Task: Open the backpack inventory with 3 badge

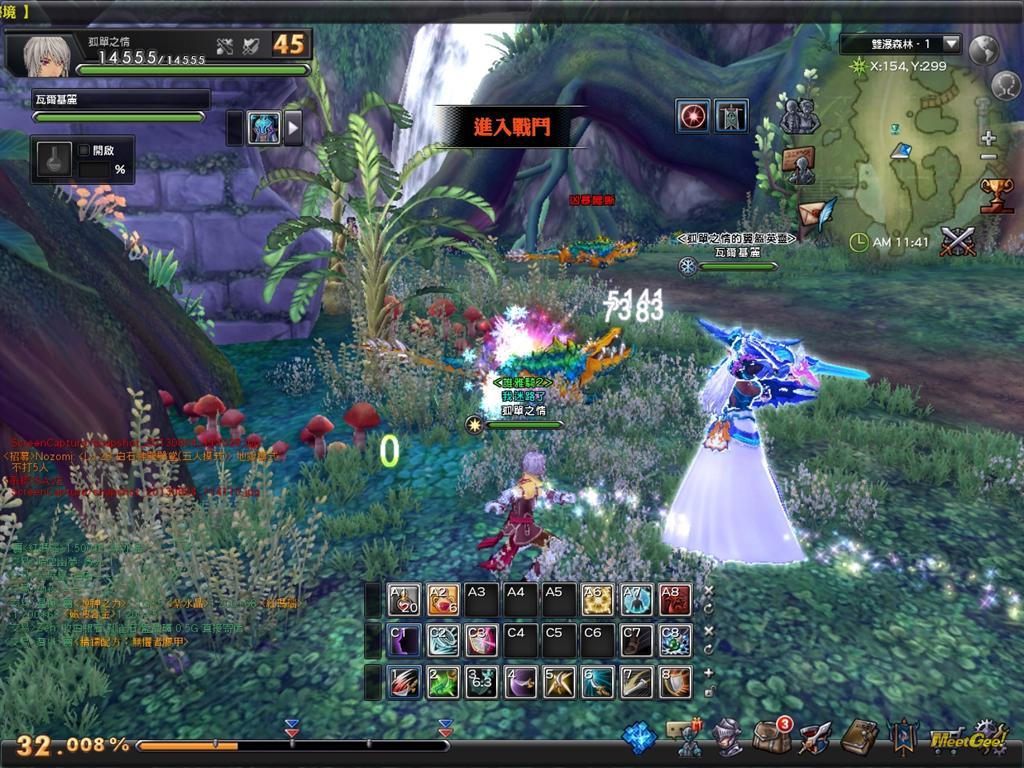Action: coord(771,737)
